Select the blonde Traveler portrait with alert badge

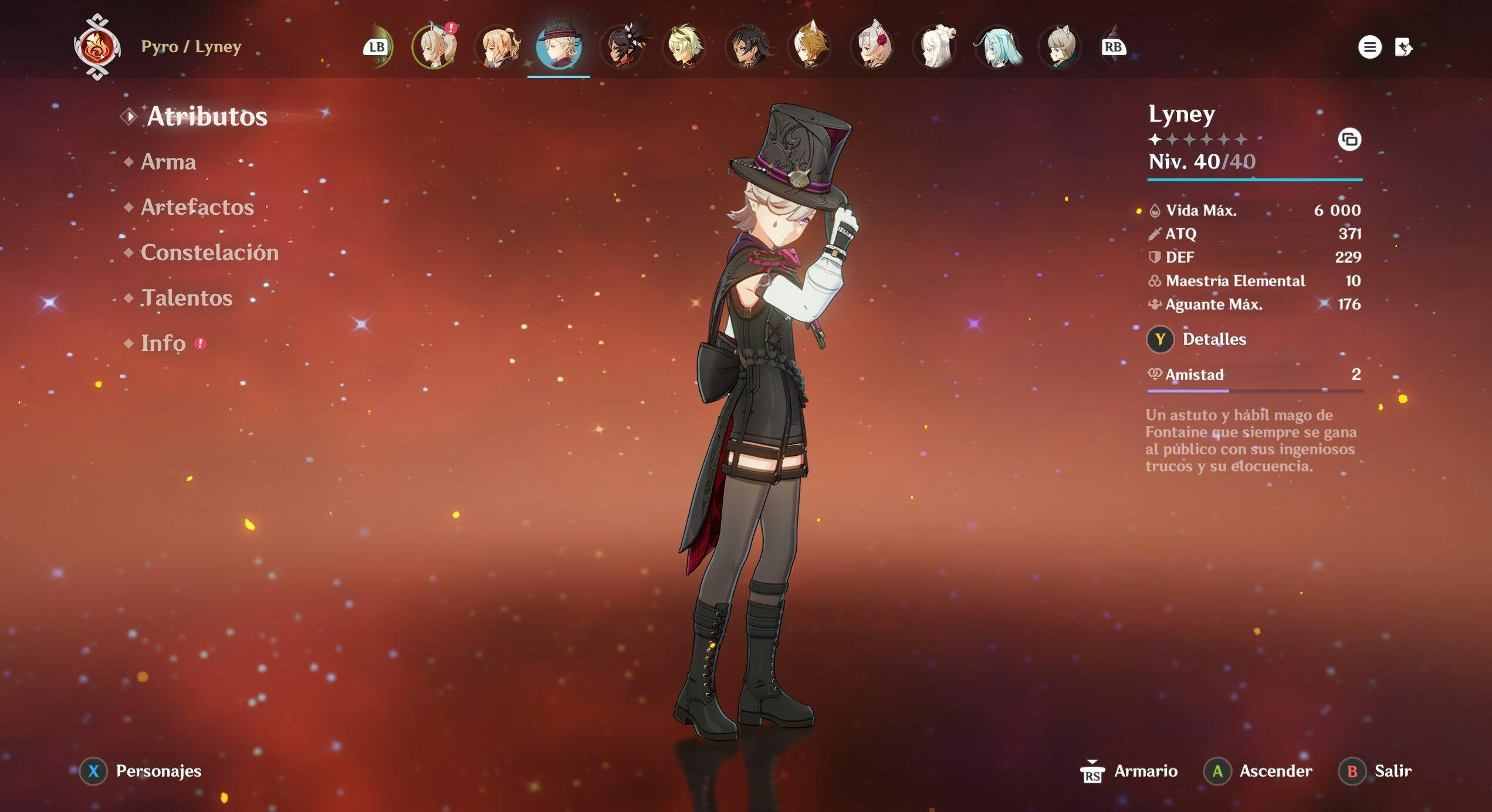click(435, 46)
